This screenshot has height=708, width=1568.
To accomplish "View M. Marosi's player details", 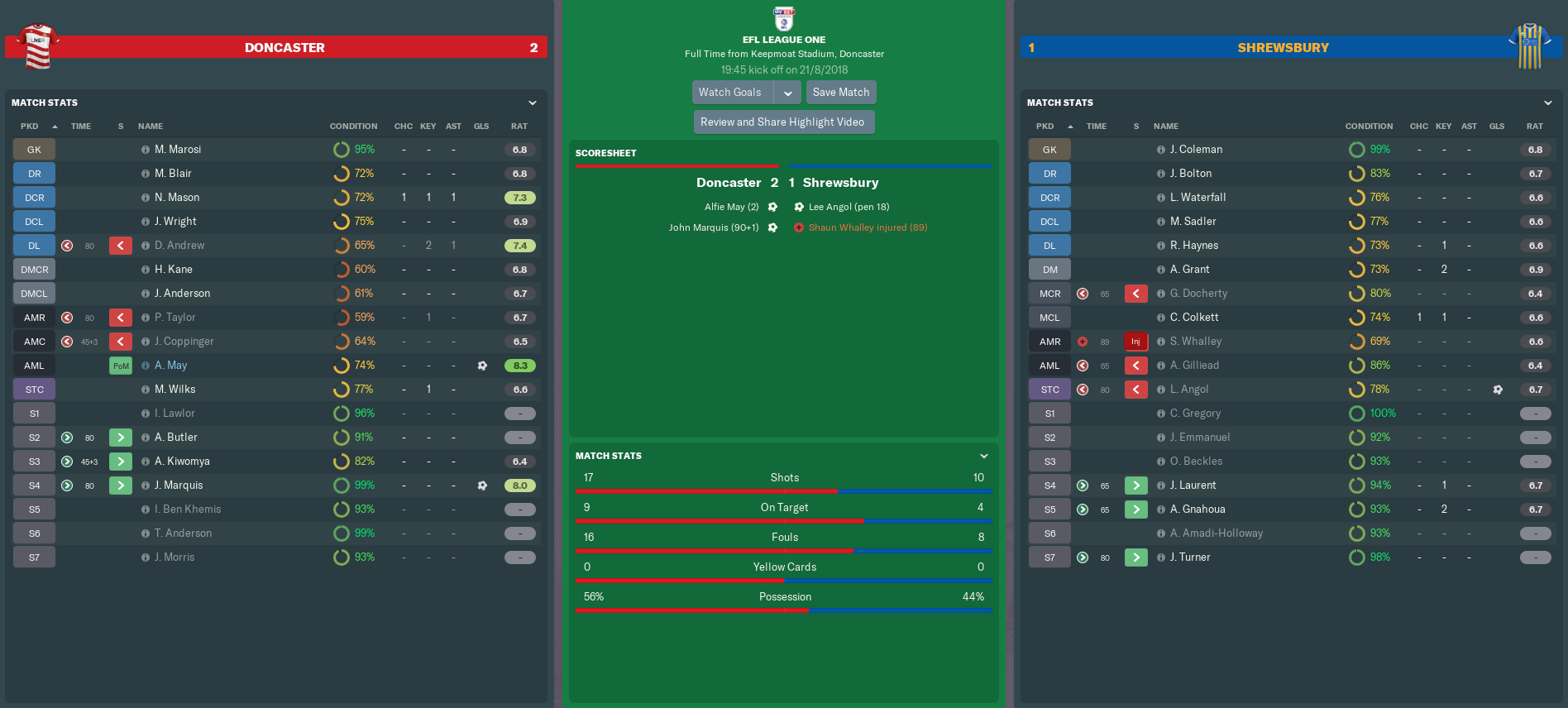I will point(178,150).
